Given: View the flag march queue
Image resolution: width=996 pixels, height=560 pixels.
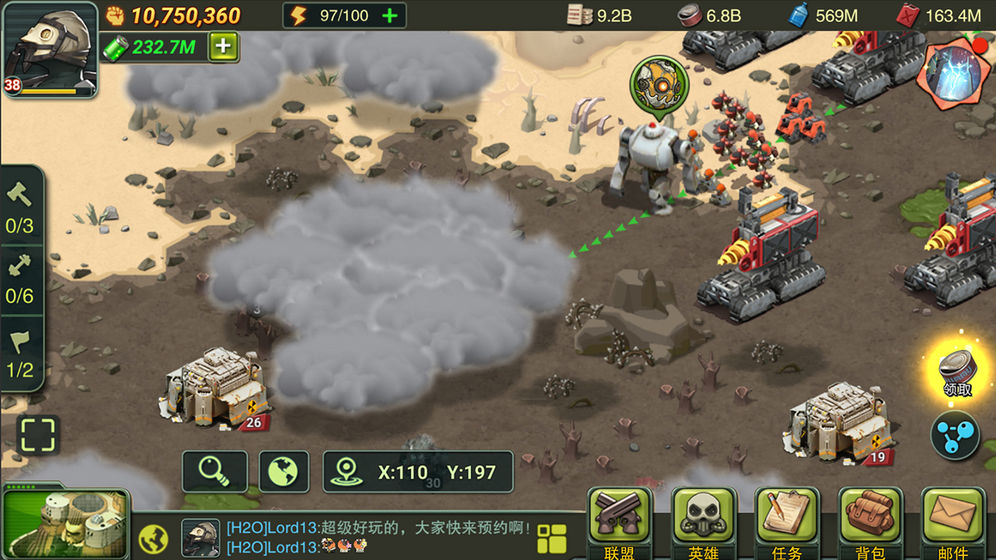Looking at the screenshot, I should (x=20, y=354).
